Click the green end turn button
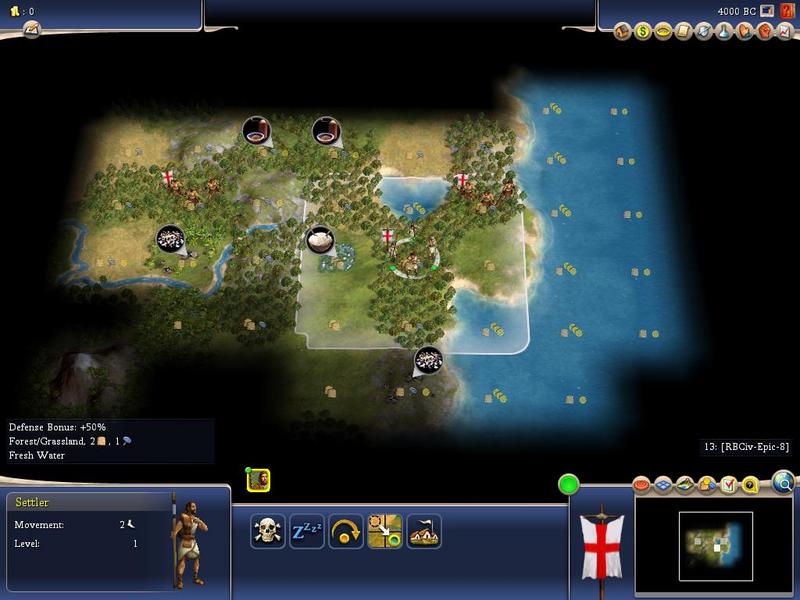This screenshot has width=800, height=600. pos(569,485)
